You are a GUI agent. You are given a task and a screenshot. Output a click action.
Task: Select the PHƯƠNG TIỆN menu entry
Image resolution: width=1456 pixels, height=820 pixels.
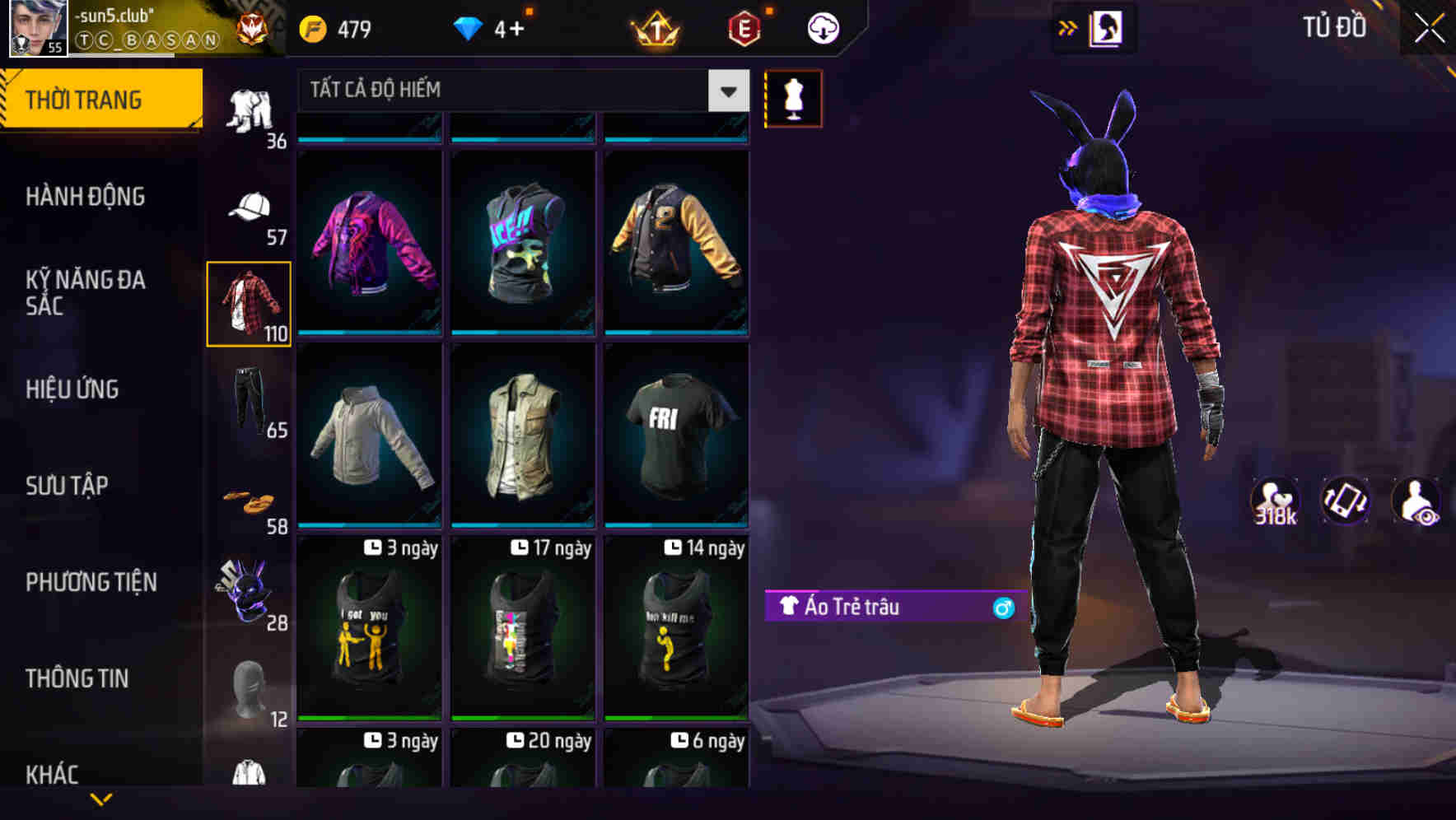(91, 581)
